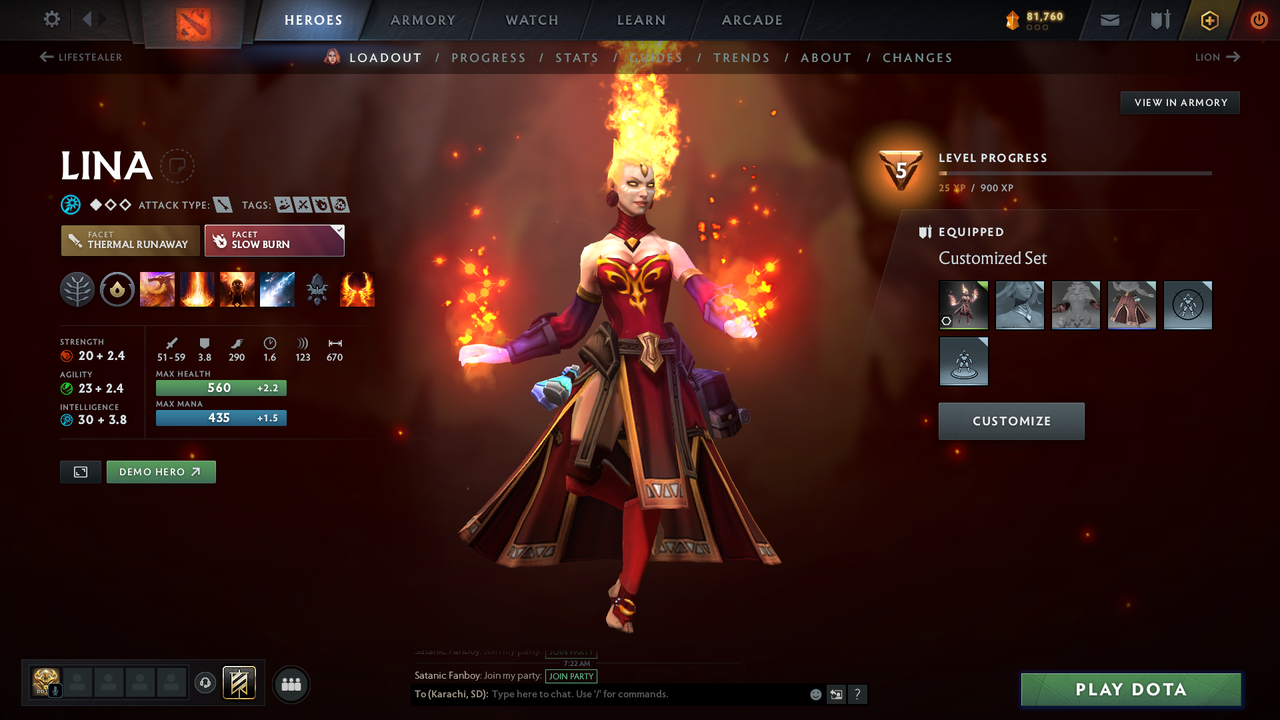Switch to the STATS tab
Screen dimensions: 1280x720
click(577, 57)
